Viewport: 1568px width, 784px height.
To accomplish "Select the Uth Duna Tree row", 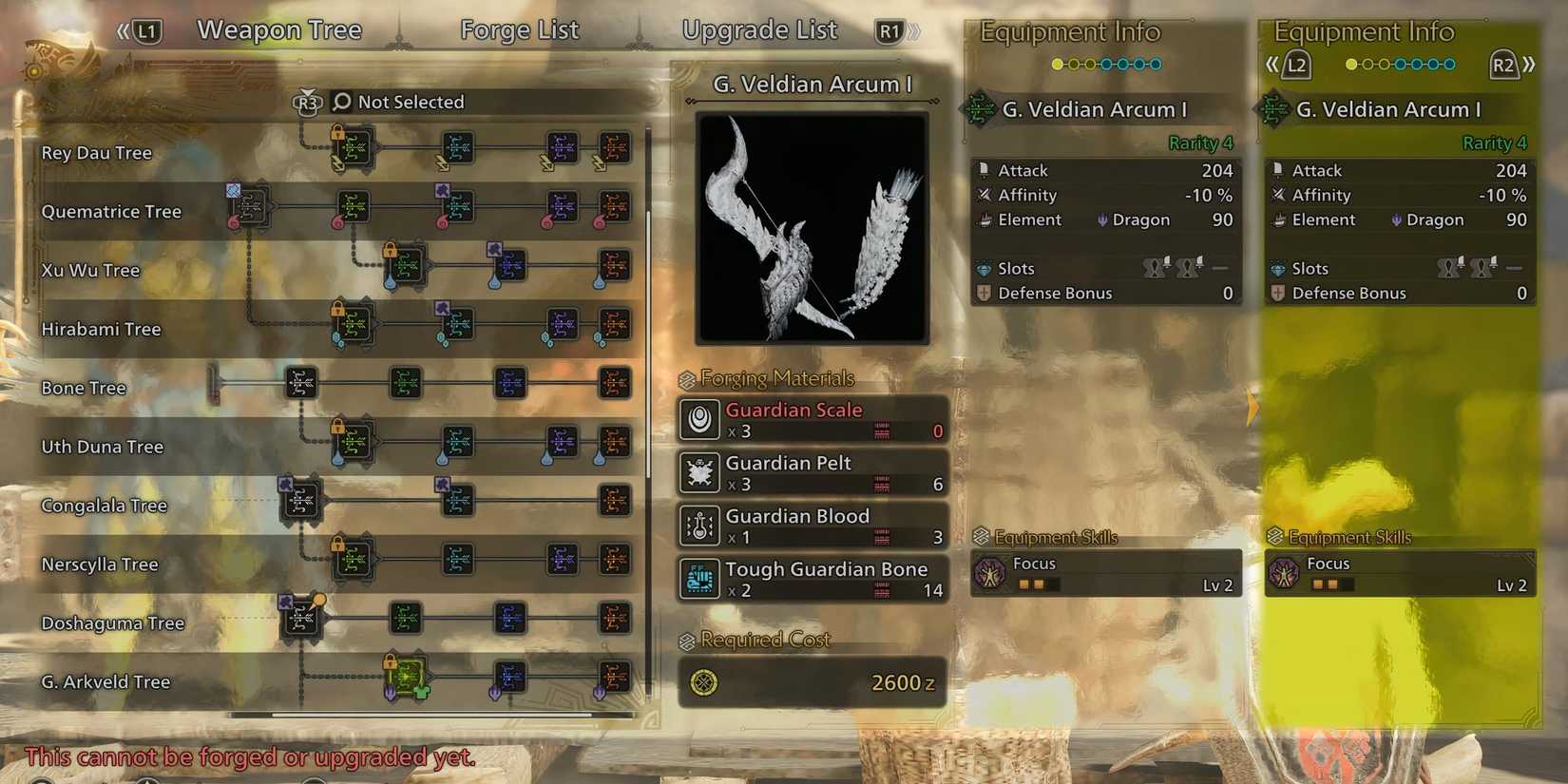I will [102, 447].
